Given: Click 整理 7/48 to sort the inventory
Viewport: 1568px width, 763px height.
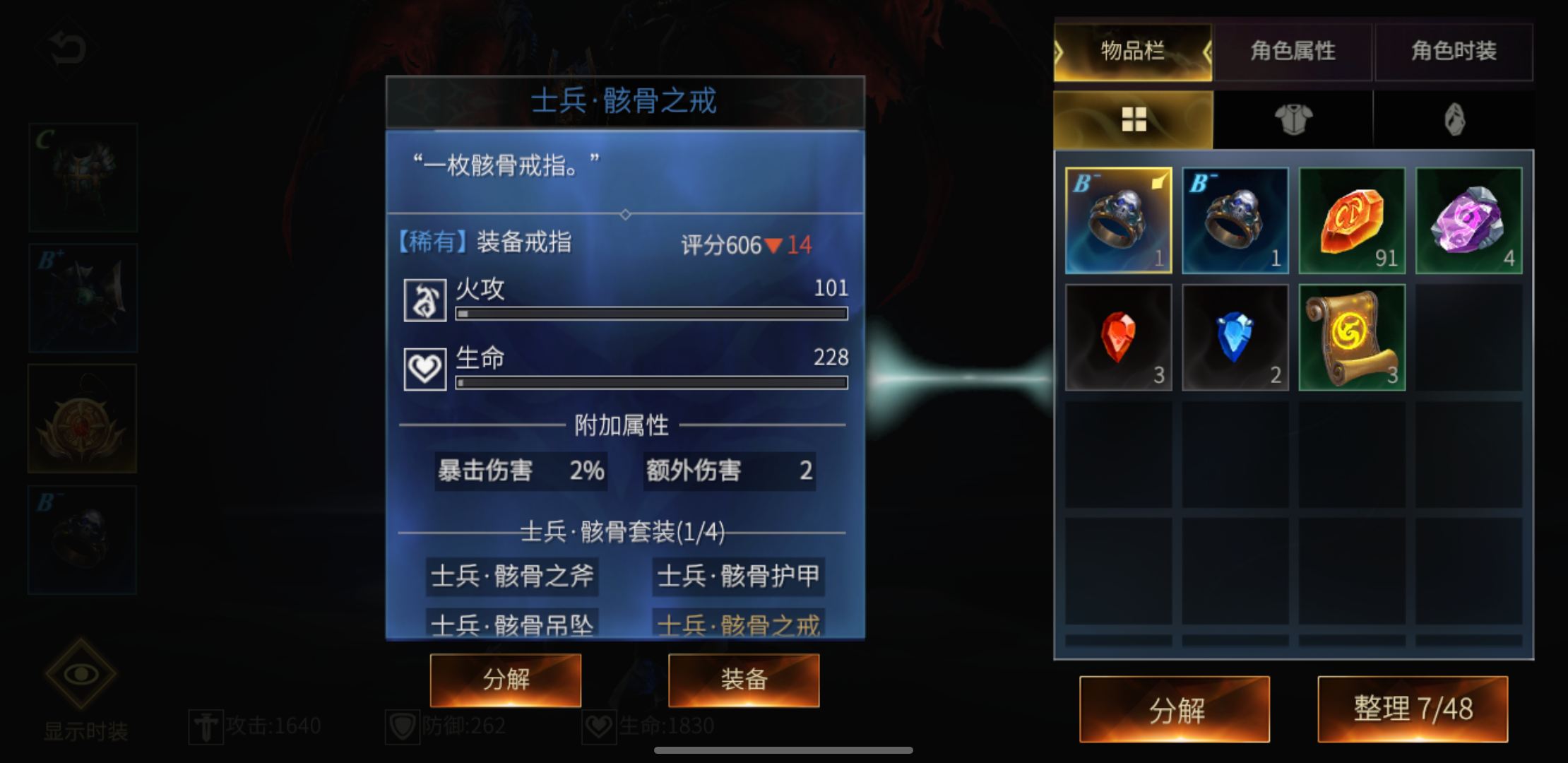Looking at the screenshot, I should pyautogui.click(x=1411, y=710).
